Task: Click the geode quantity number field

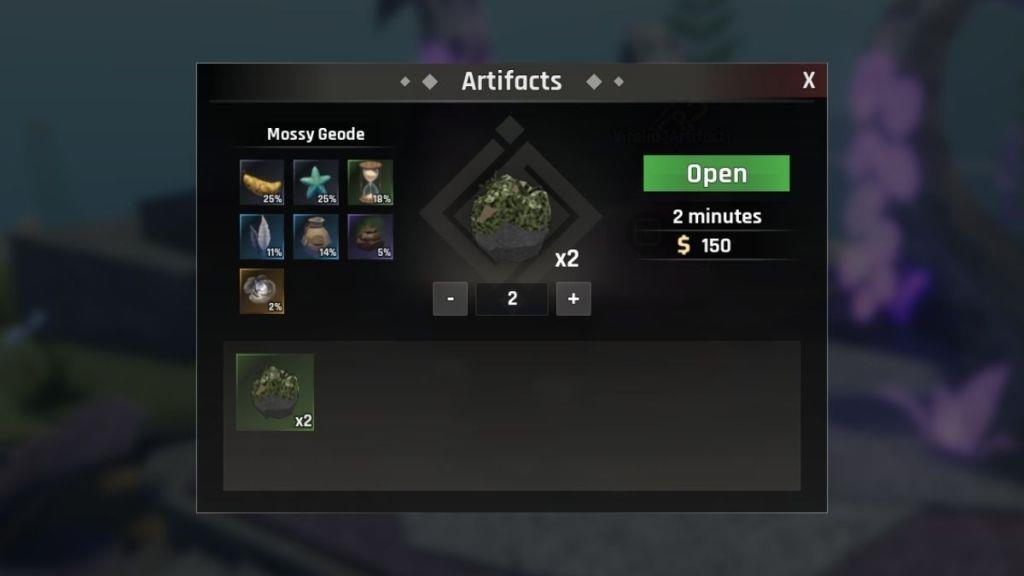Action: point(512,299)
